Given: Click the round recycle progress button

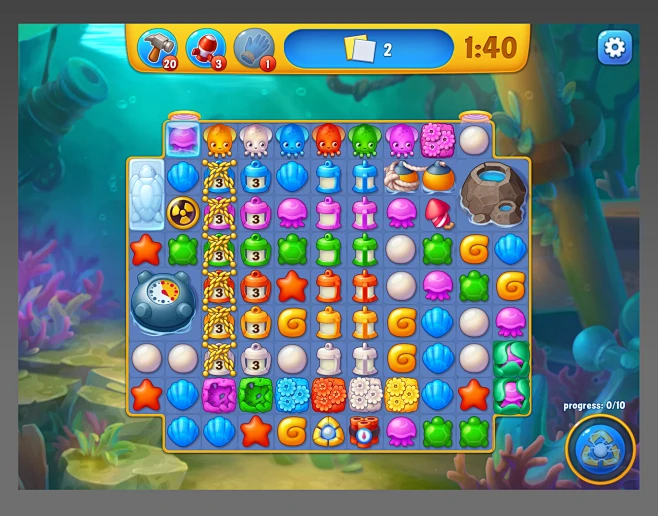Looking at the screenshot, I should 600,450.
